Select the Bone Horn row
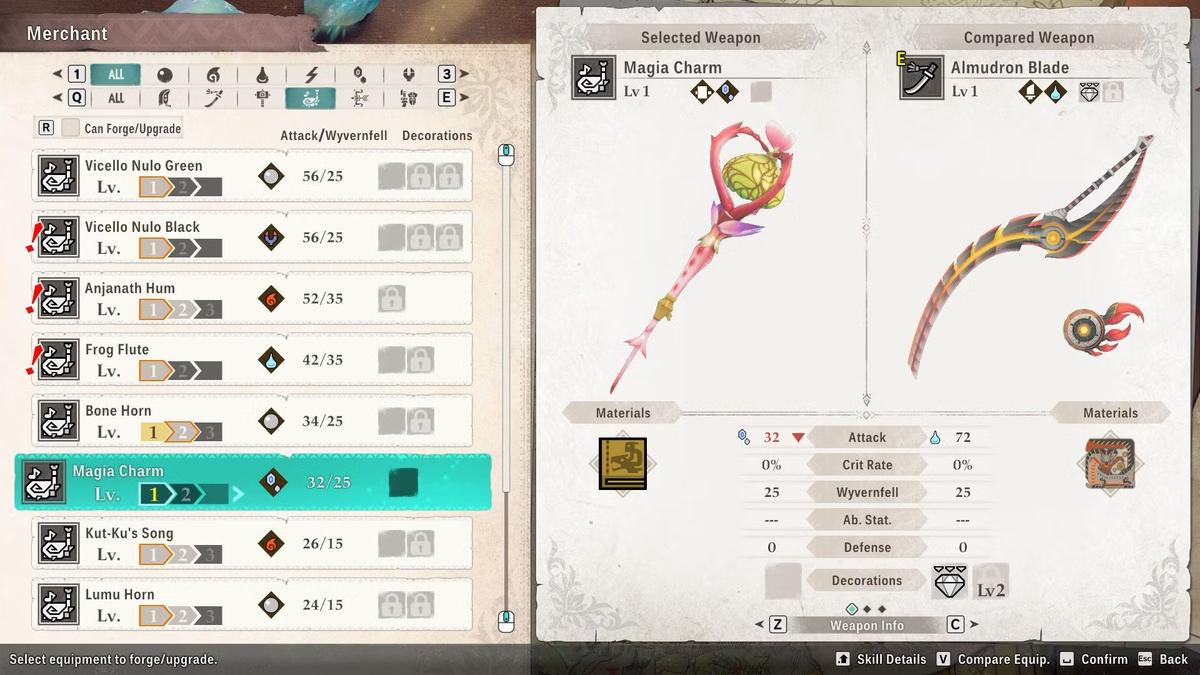The width and height of the screenshot is (1200, 675). (x=252, y=421)
